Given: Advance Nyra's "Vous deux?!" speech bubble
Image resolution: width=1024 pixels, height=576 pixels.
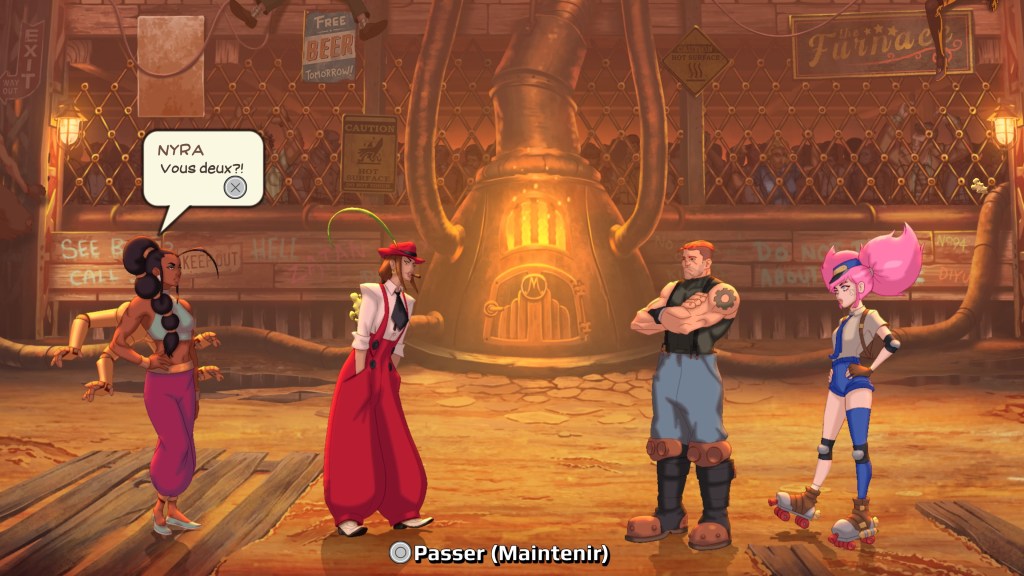Looking at the screenshot, I should pos(234,187).
